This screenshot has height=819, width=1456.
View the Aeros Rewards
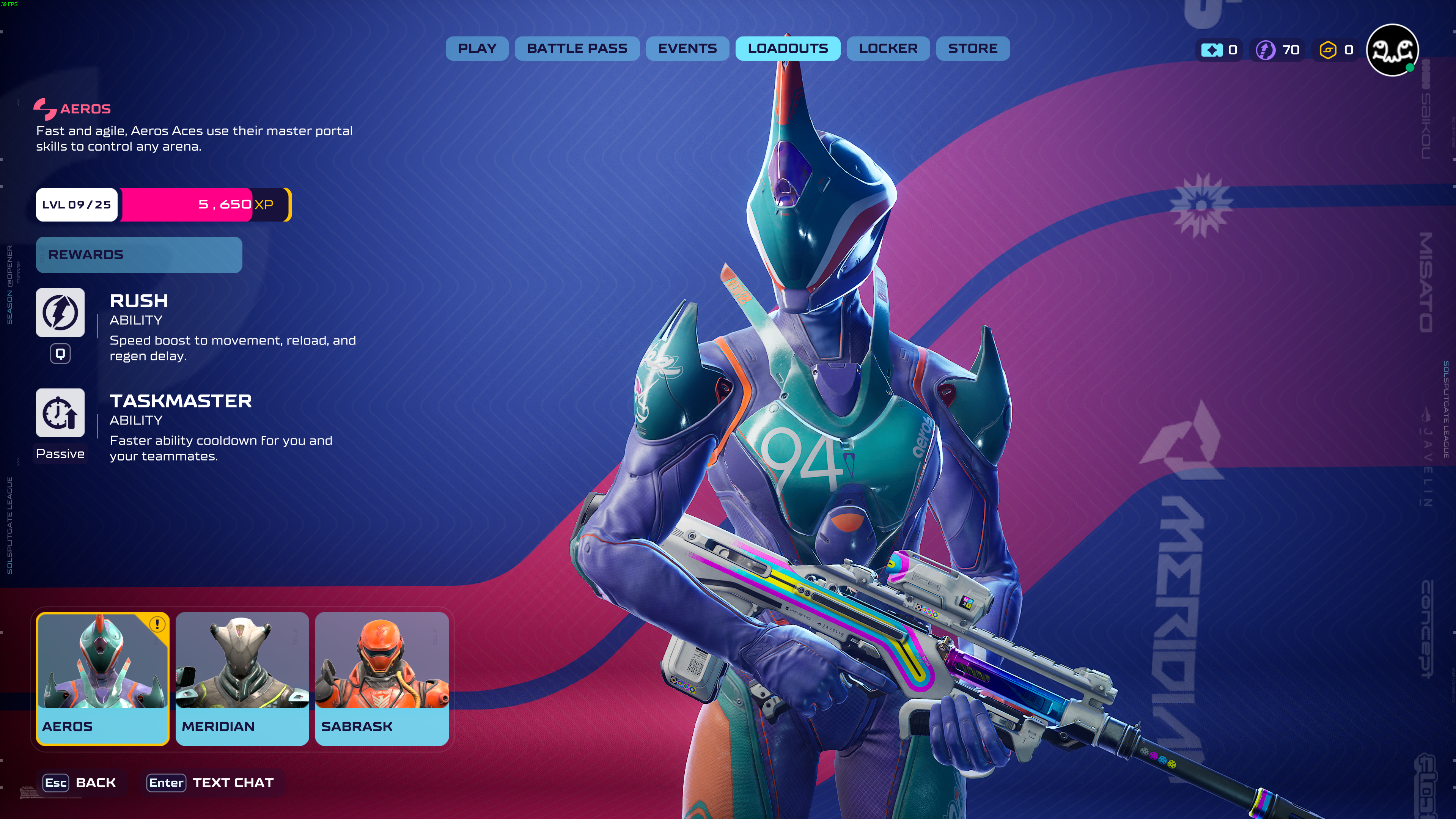pyautogui.click(x=139, y=255)
